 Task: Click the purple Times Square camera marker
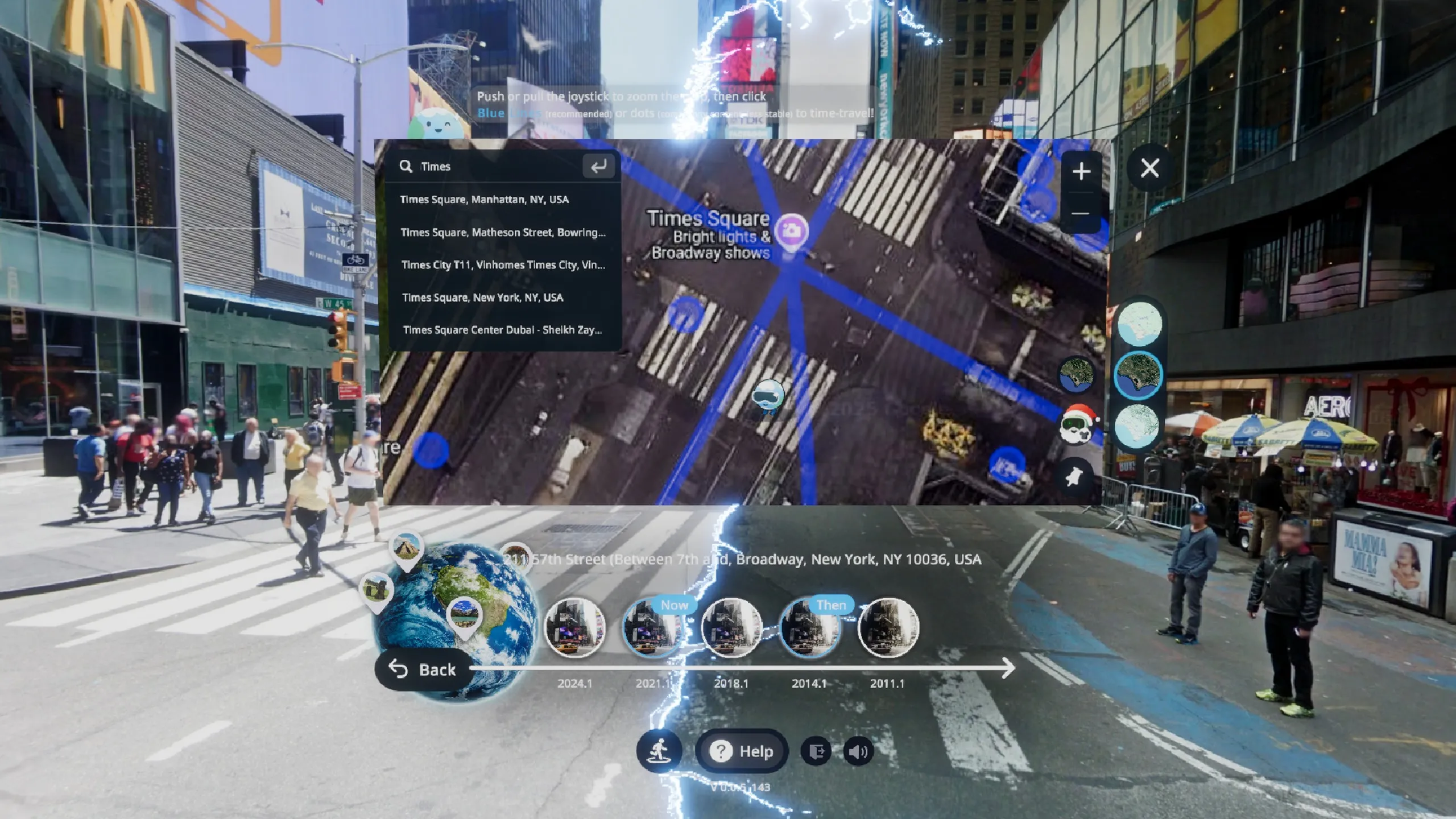pos(791,231)
